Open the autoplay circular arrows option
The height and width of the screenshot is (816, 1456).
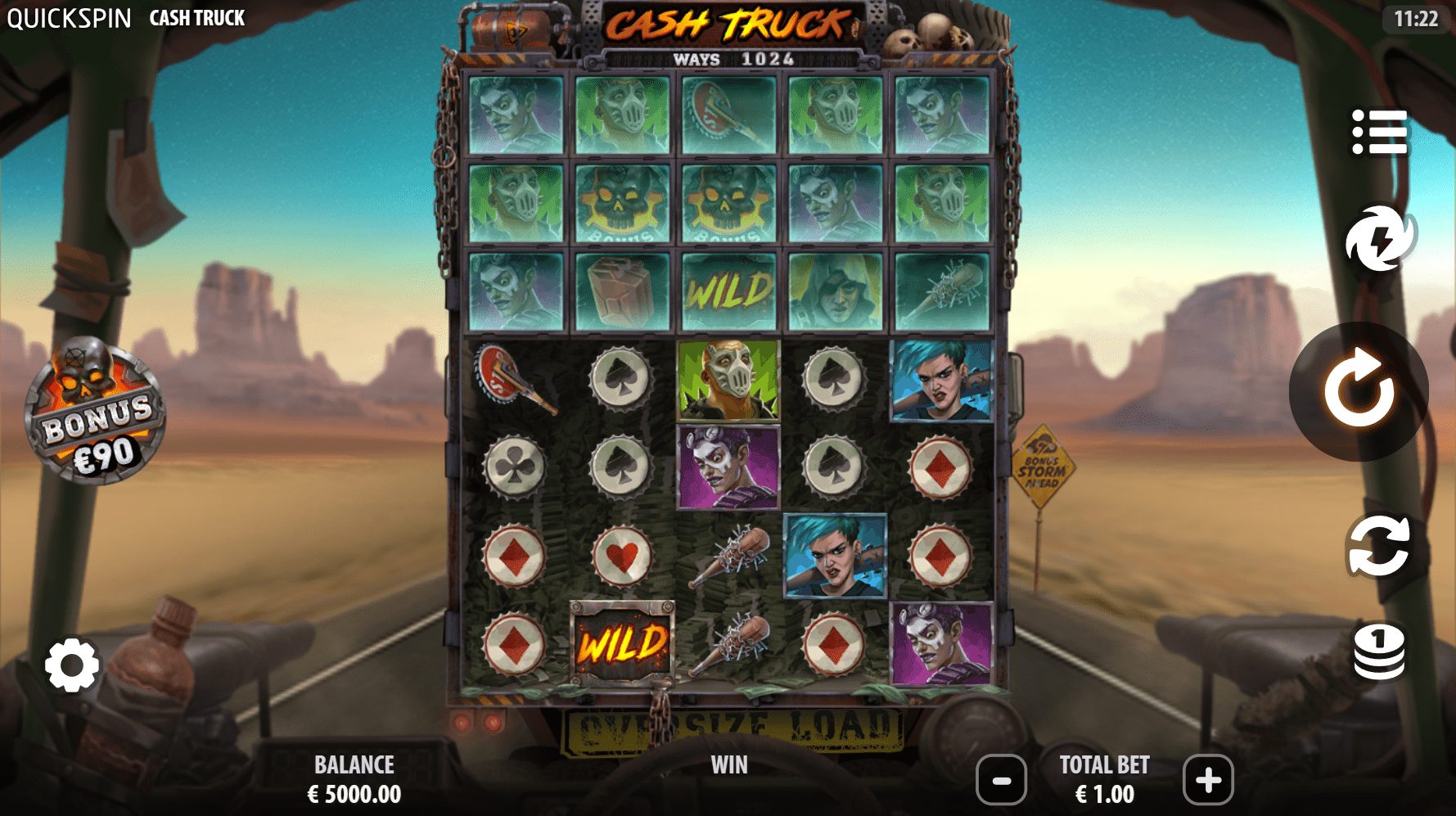pyautogui.click(x=1379, y=545)
